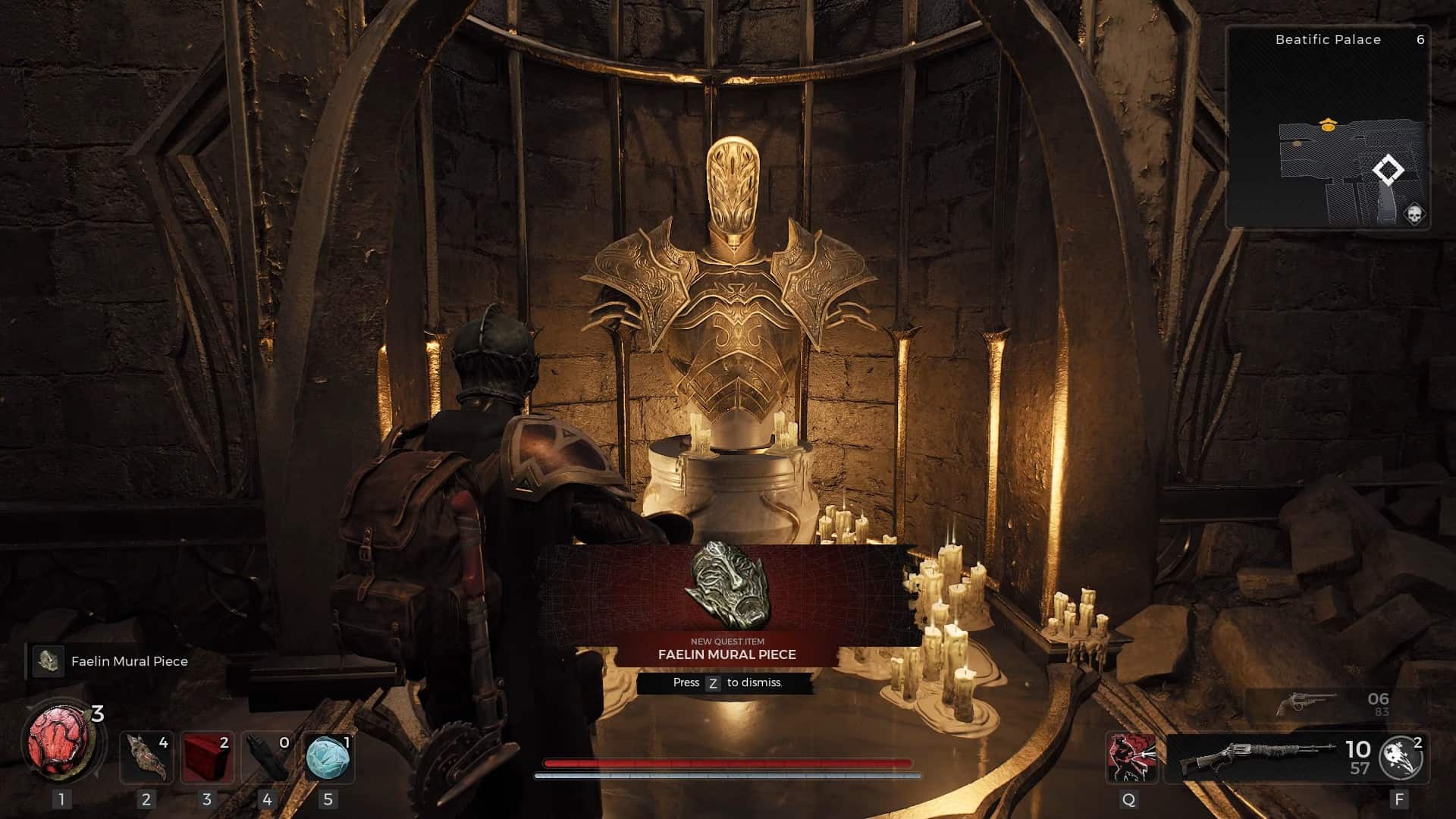
Task: Select the orange marker on the minimap
Action: click(1327, 125)
